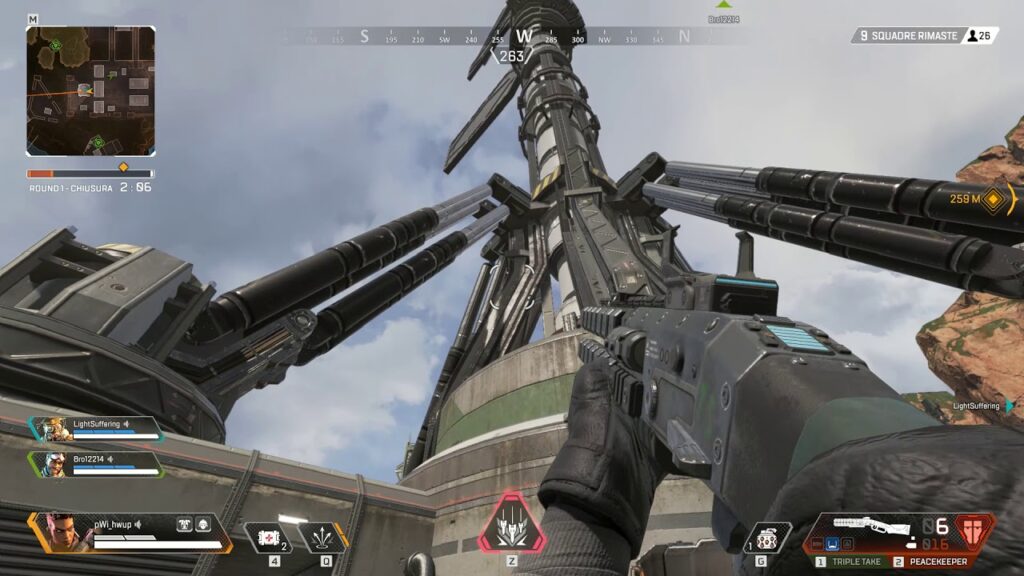Image resolution: width=1024 pixels, height=576 pixels.
Task: Activate the tactical ability icon
Action: (x=323, y=538)
